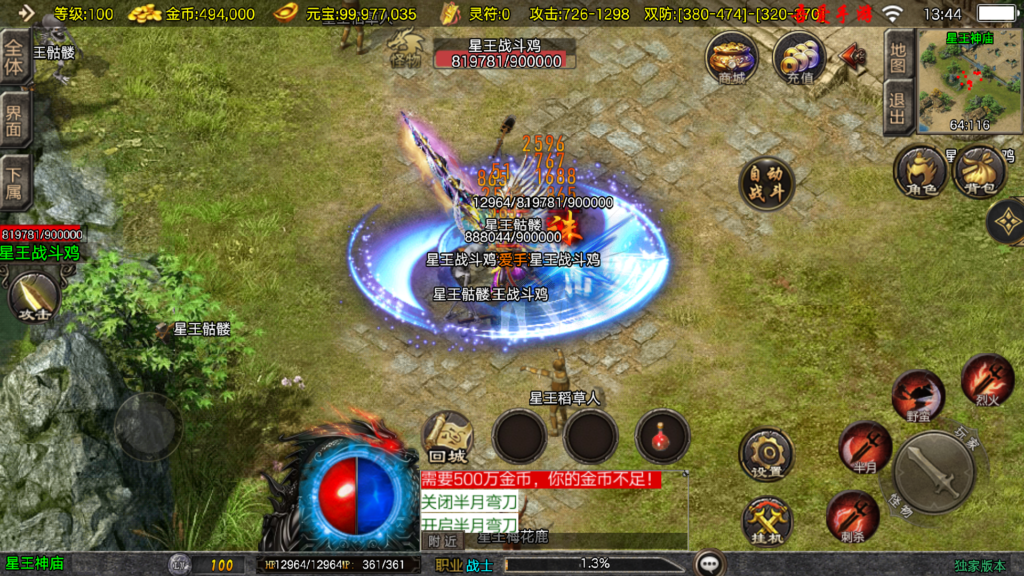The height and width of the screenshot is (576, 1024).
Task: Use the 半月 half-moon skill
Action: click(x=865, y=446)
